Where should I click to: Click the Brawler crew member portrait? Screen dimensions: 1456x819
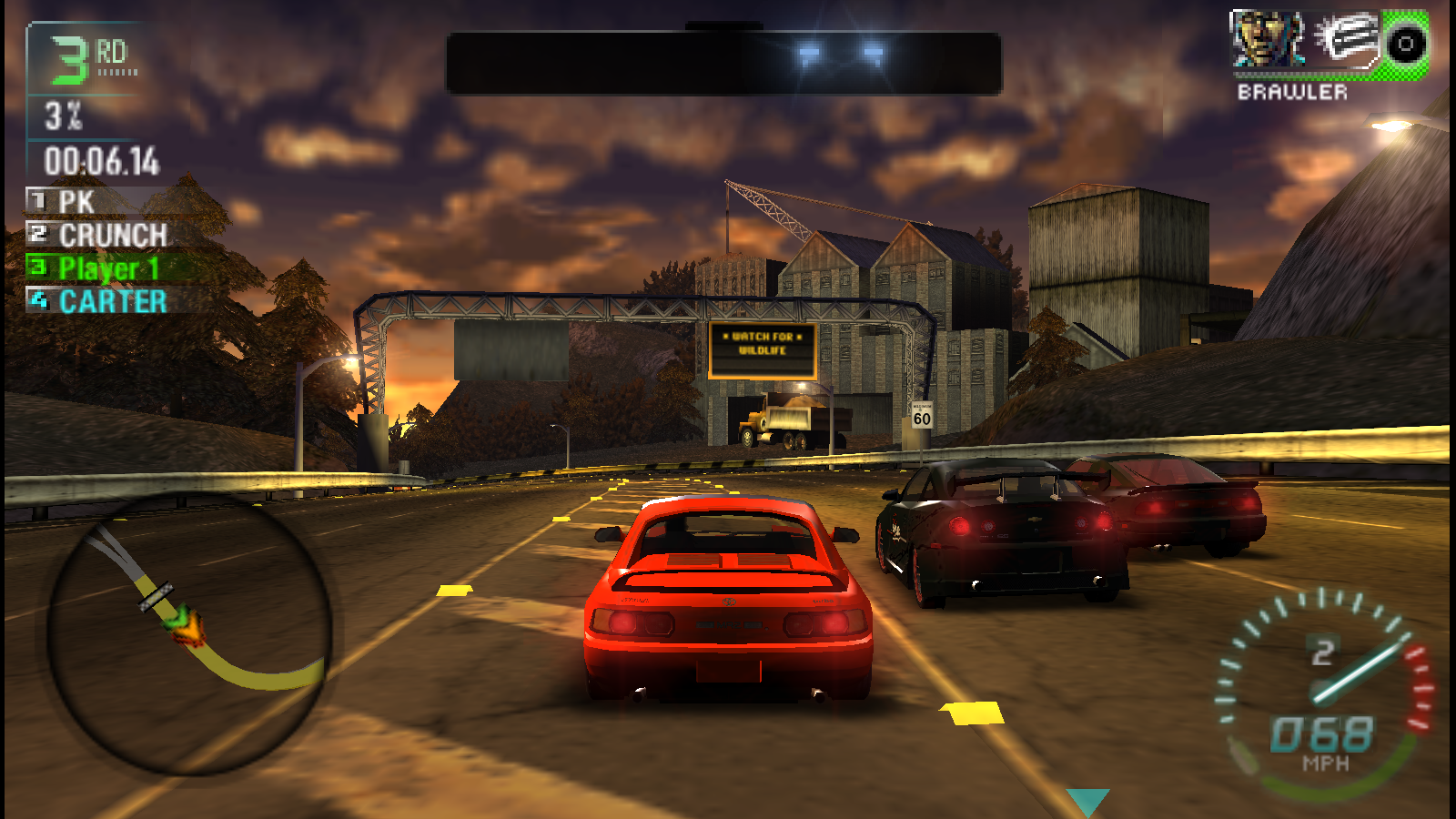[x=1267, y=41]
